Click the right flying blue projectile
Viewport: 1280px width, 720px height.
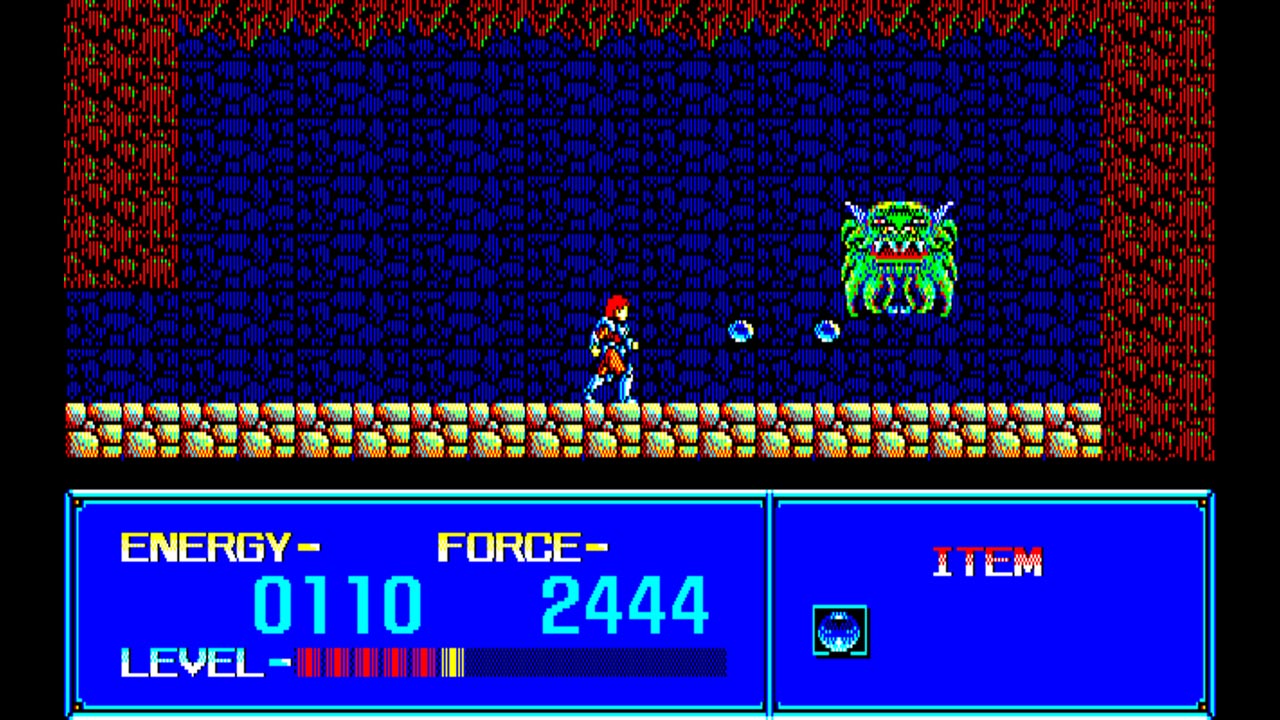click(x=828, y=330)
